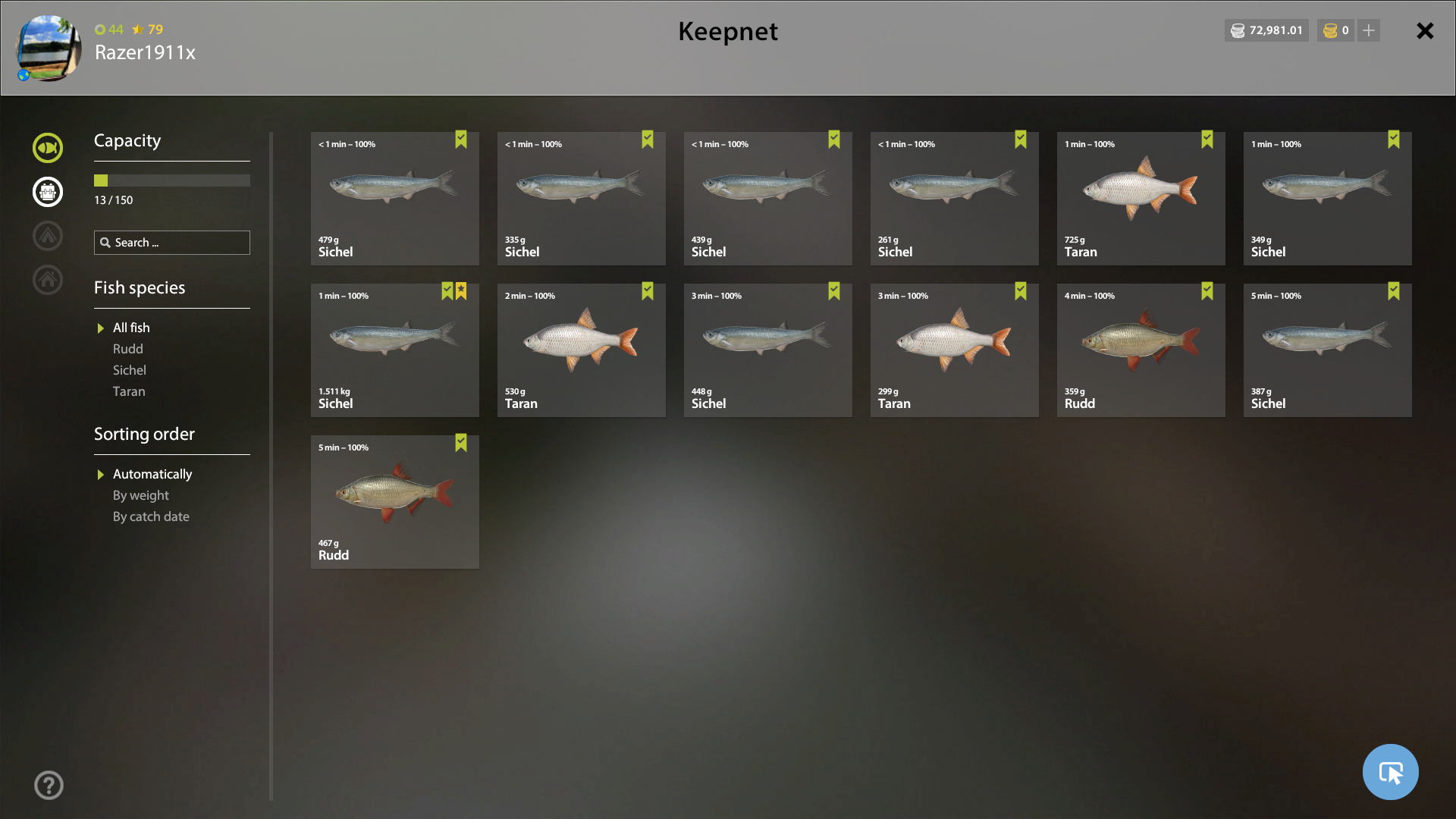
Task: Select the 530 g Taran card
Action: pos(581,350)
